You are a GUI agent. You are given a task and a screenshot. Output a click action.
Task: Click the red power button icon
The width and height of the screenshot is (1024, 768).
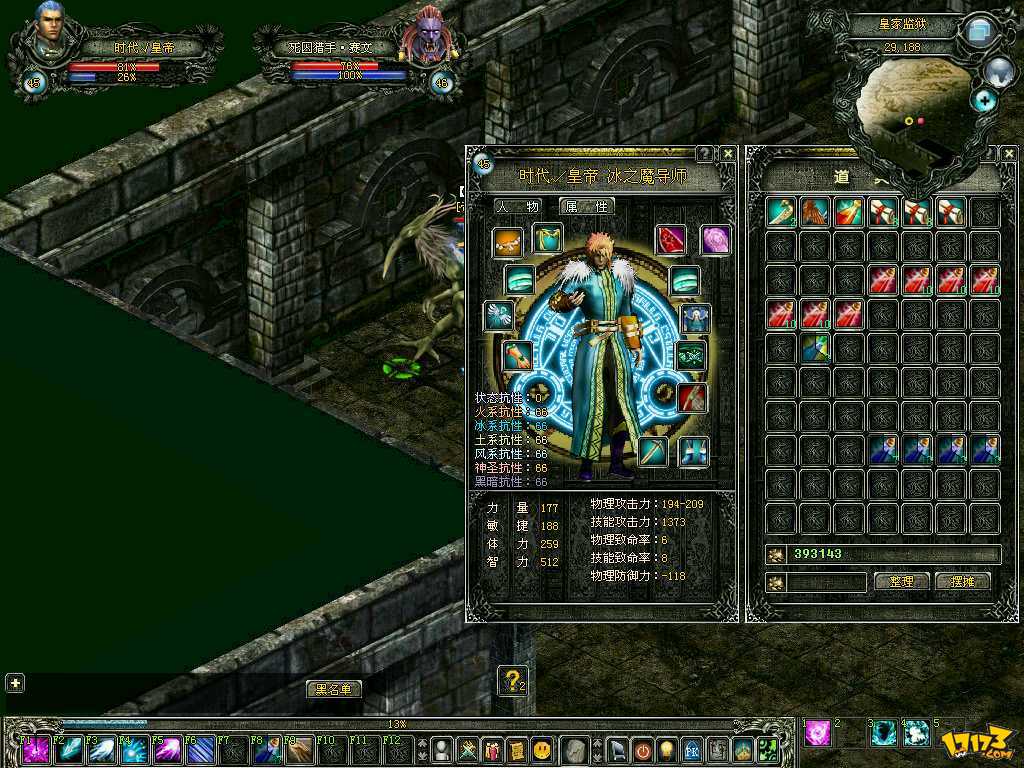pyautogui.click(x=642, y=749)
